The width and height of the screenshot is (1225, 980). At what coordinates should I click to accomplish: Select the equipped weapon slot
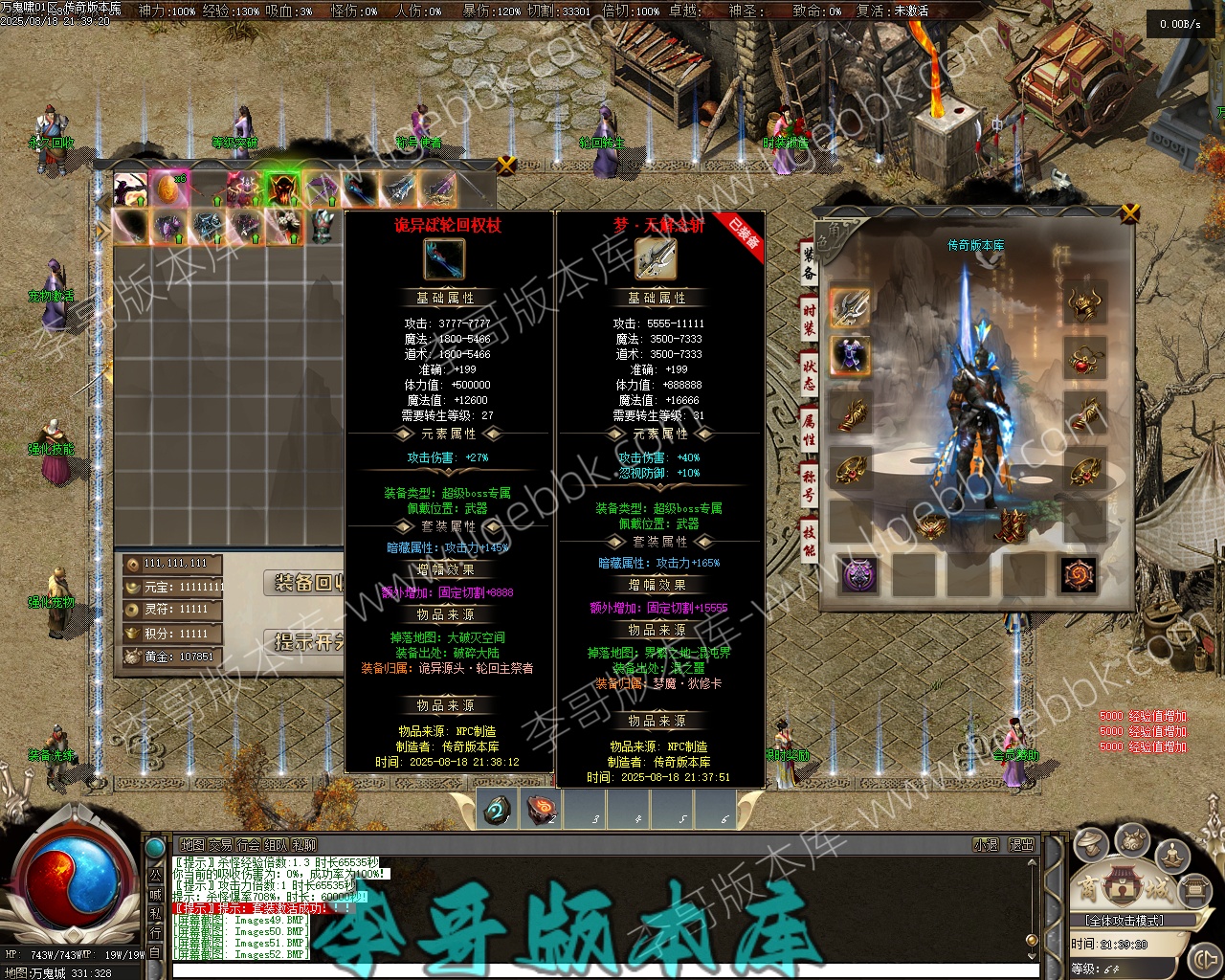point(850,306)
